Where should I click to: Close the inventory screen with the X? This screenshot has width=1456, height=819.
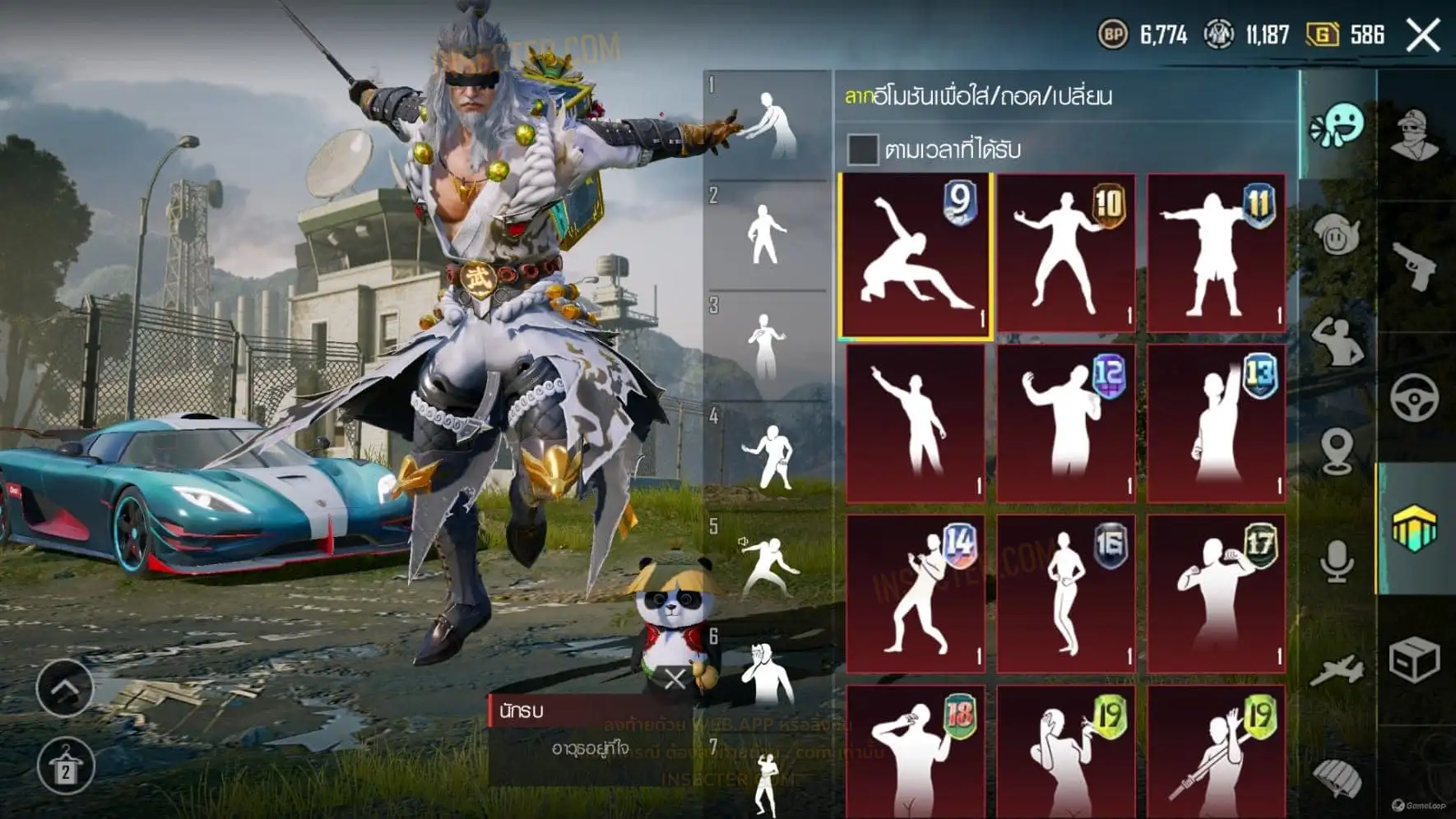tap(1422, 35)
